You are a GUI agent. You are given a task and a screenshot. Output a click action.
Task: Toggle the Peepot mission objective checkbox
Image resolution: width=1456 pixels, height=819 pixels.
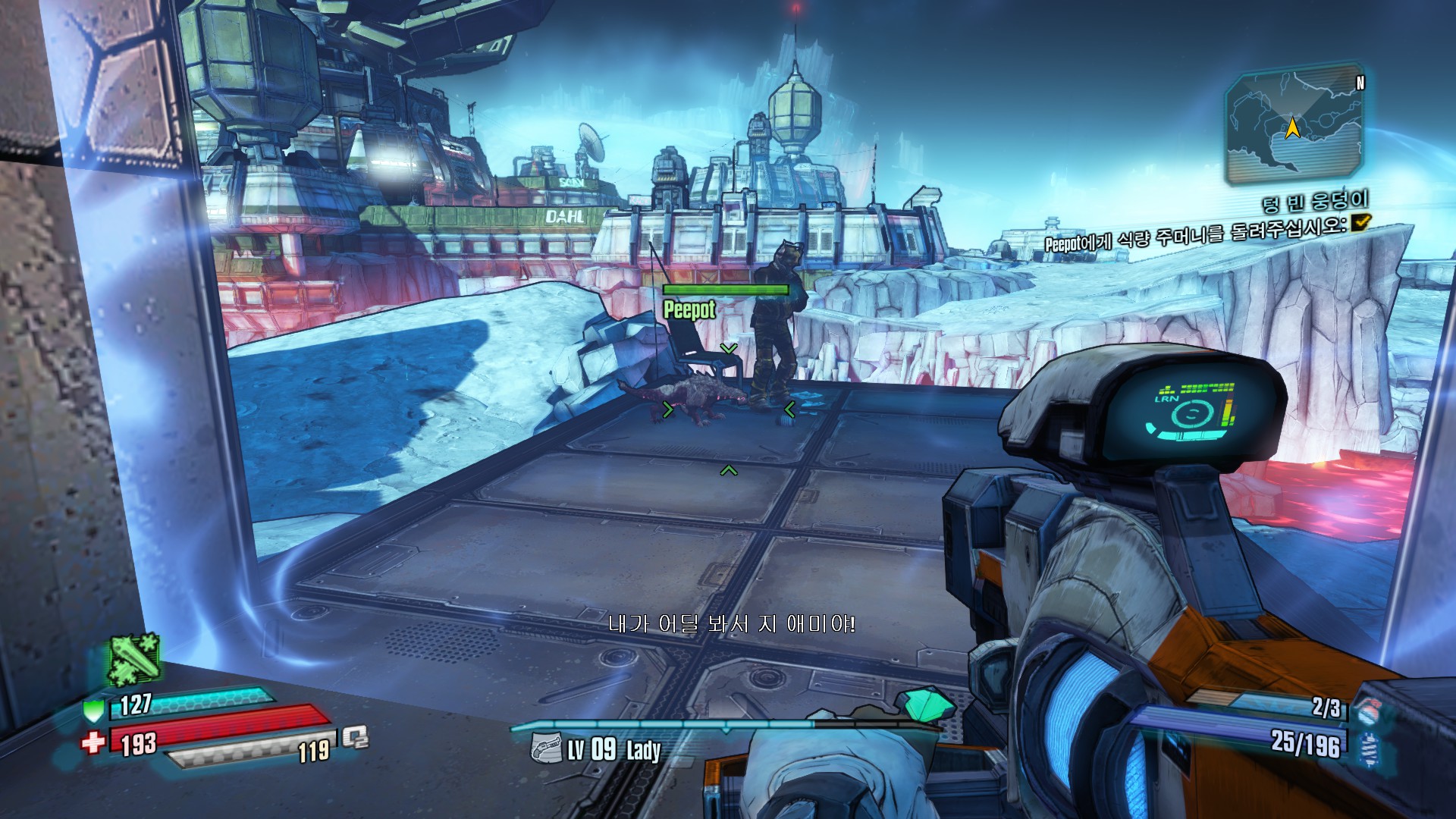[1361, 221]
